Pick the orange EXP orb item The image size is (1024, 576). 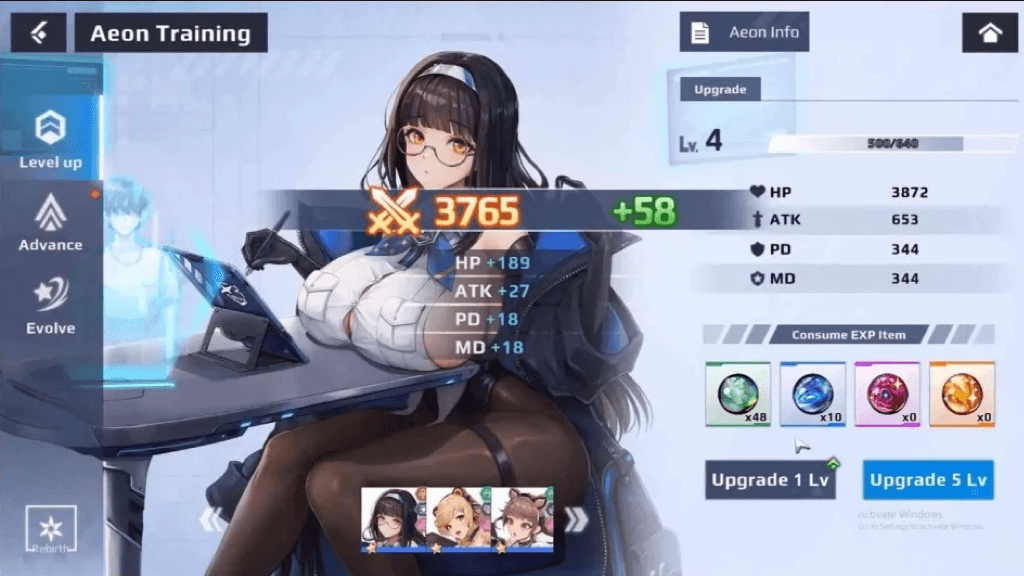coord(961,394)
